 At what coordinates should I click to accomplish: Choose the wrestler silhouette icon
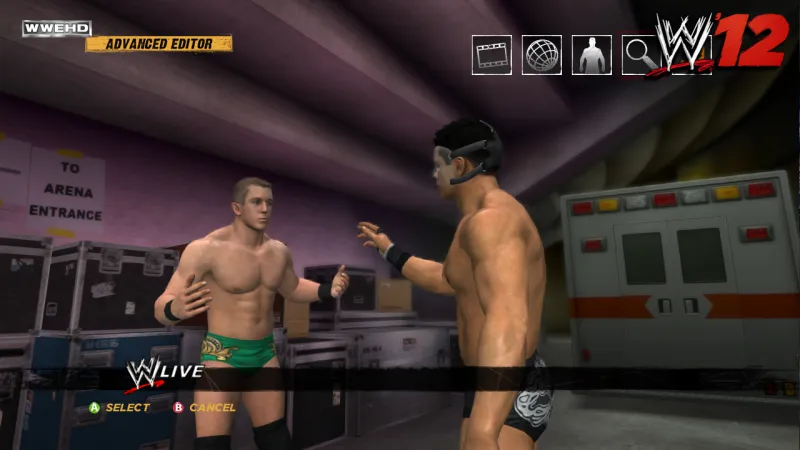(x=592, y=55)
